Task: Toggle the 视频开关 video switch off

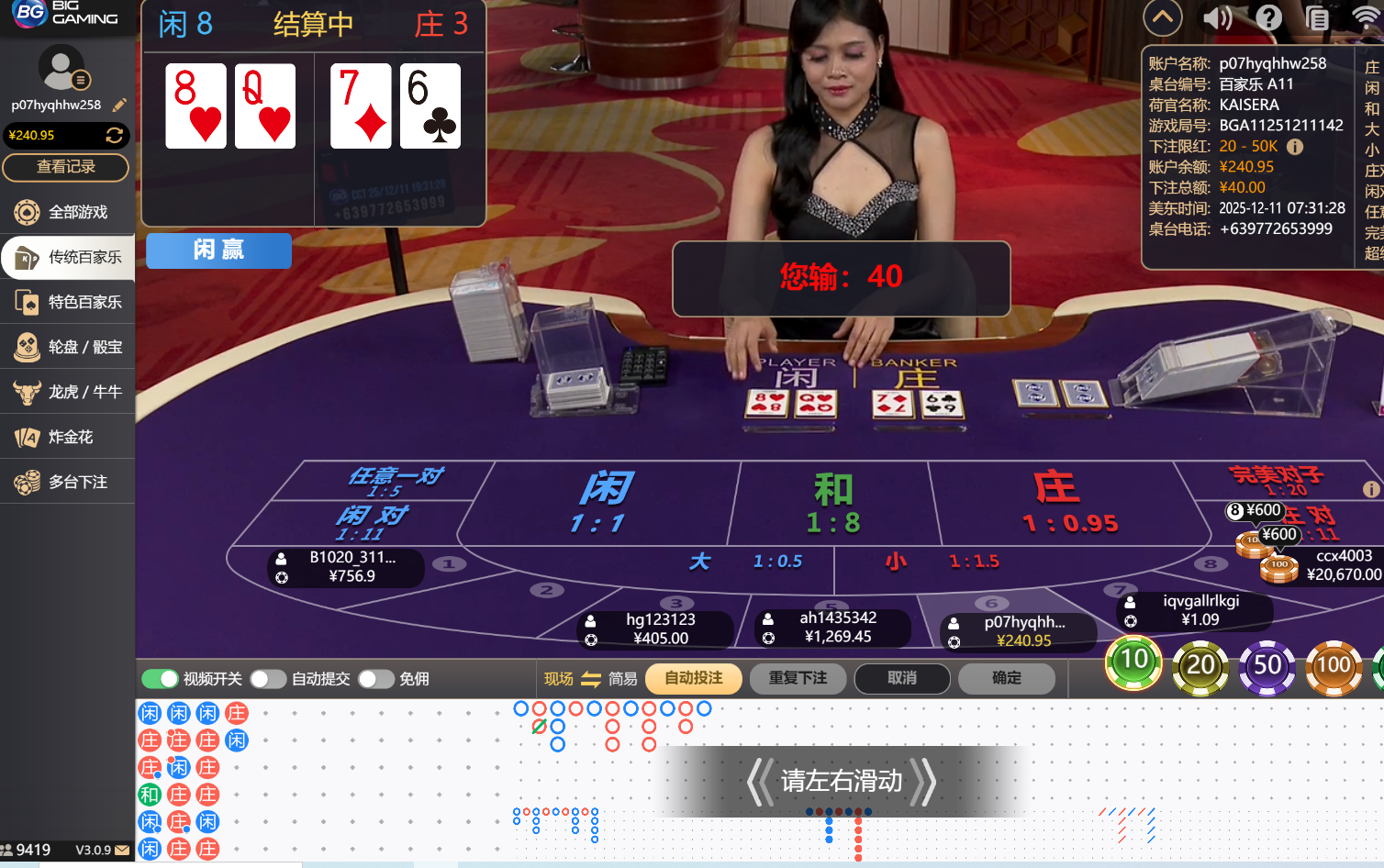Action: (161, 679)
